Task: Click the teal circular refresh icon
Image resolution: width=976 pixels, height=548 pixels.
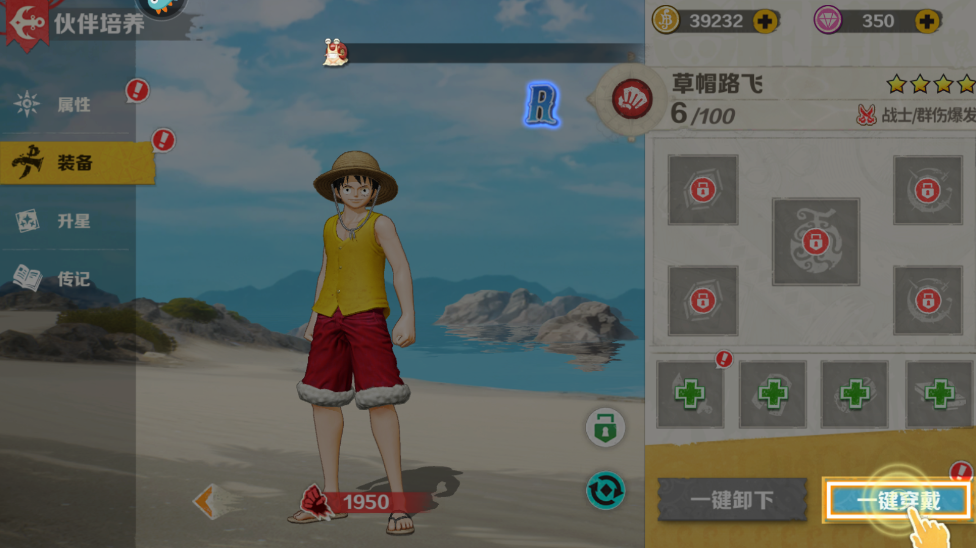Action: [x=605, y=490]
